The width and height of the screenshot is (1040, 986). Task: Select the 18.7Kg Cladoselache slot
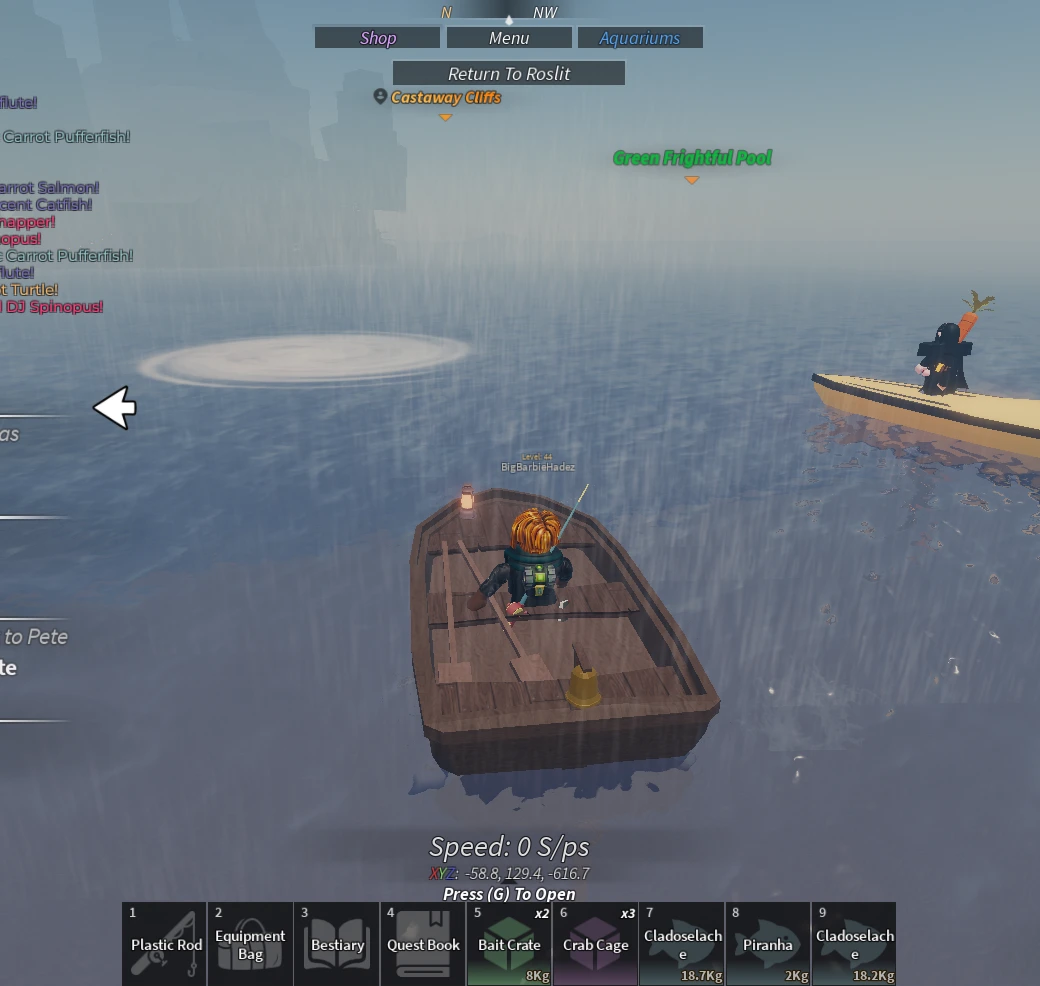(x=682, y=944)
